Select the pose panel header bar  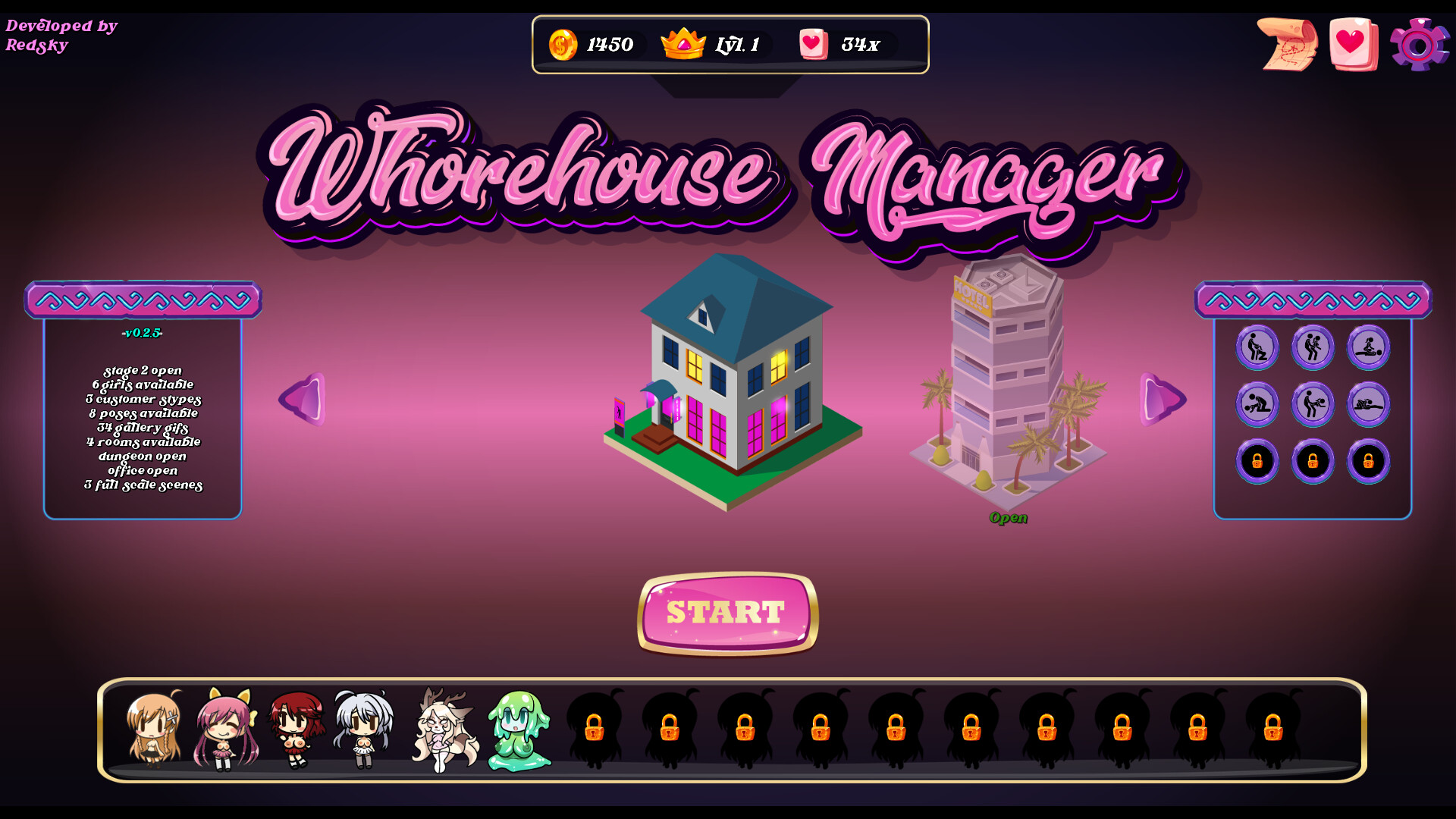coord(1314,300)
